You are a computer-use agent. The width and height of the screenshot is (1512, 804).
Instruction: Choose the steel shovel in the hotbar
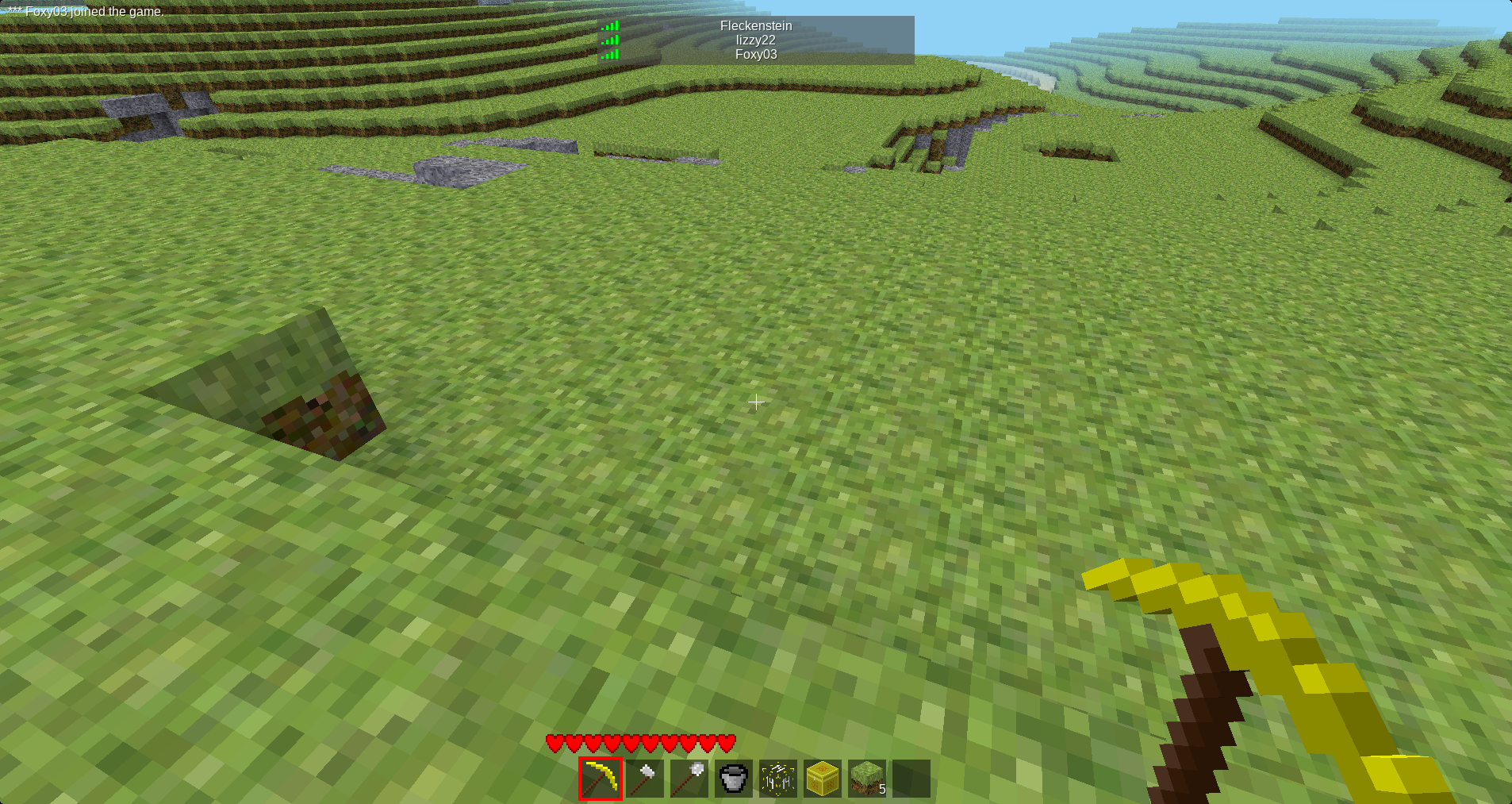coord(689,779)
